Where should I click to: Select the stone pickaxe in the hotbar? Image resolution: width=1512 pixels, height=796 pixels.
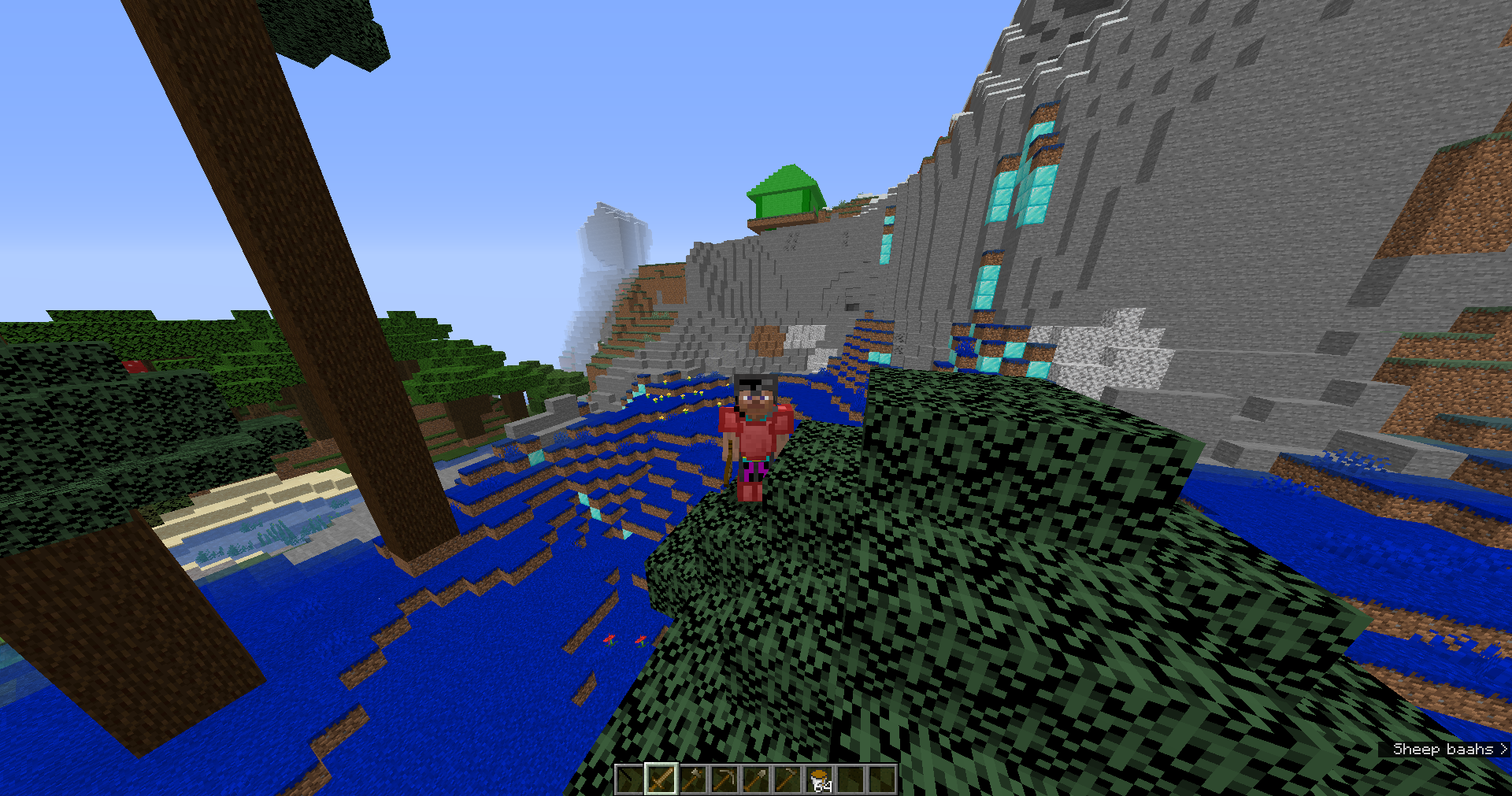click(x=725, y=779)
